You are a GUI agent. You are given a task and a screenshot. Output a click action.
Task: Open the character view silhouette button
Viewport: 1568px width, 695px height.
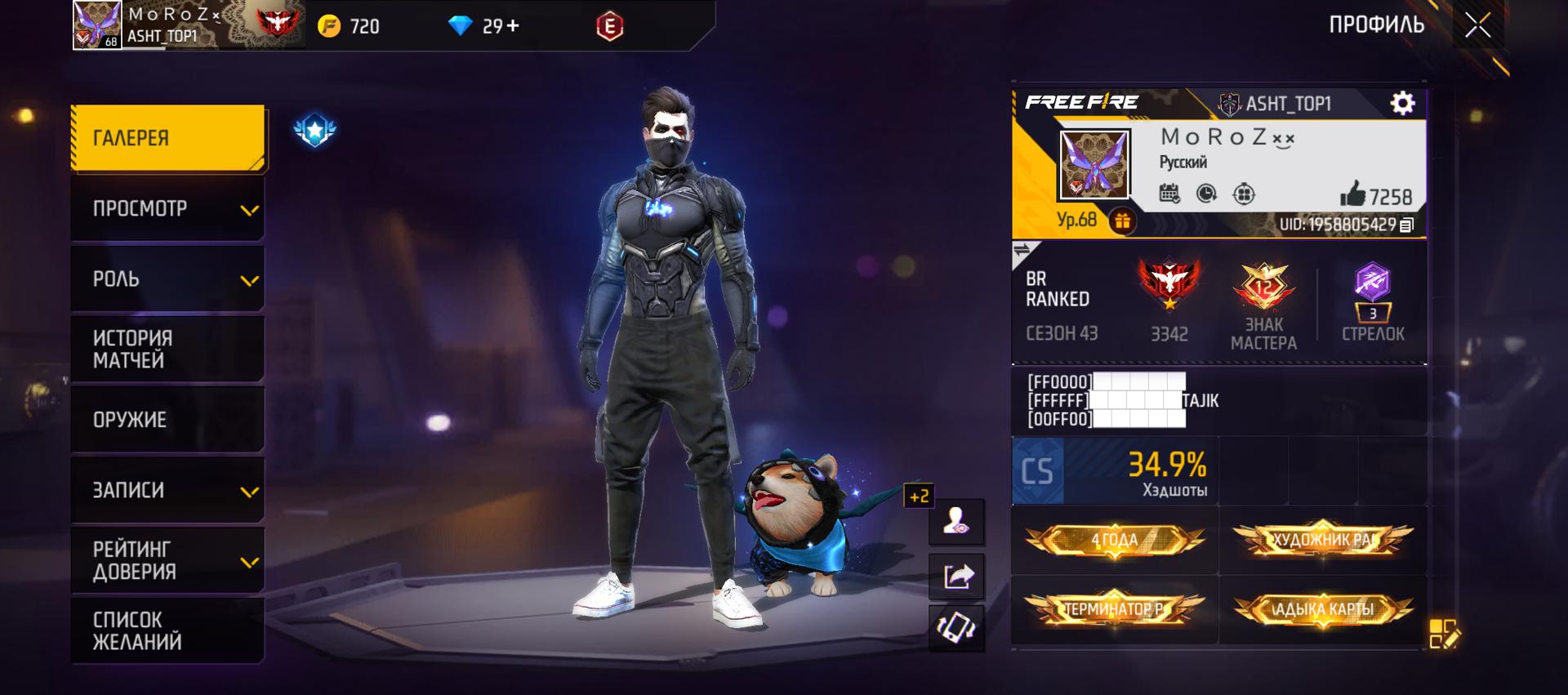(x=957, y=521)
